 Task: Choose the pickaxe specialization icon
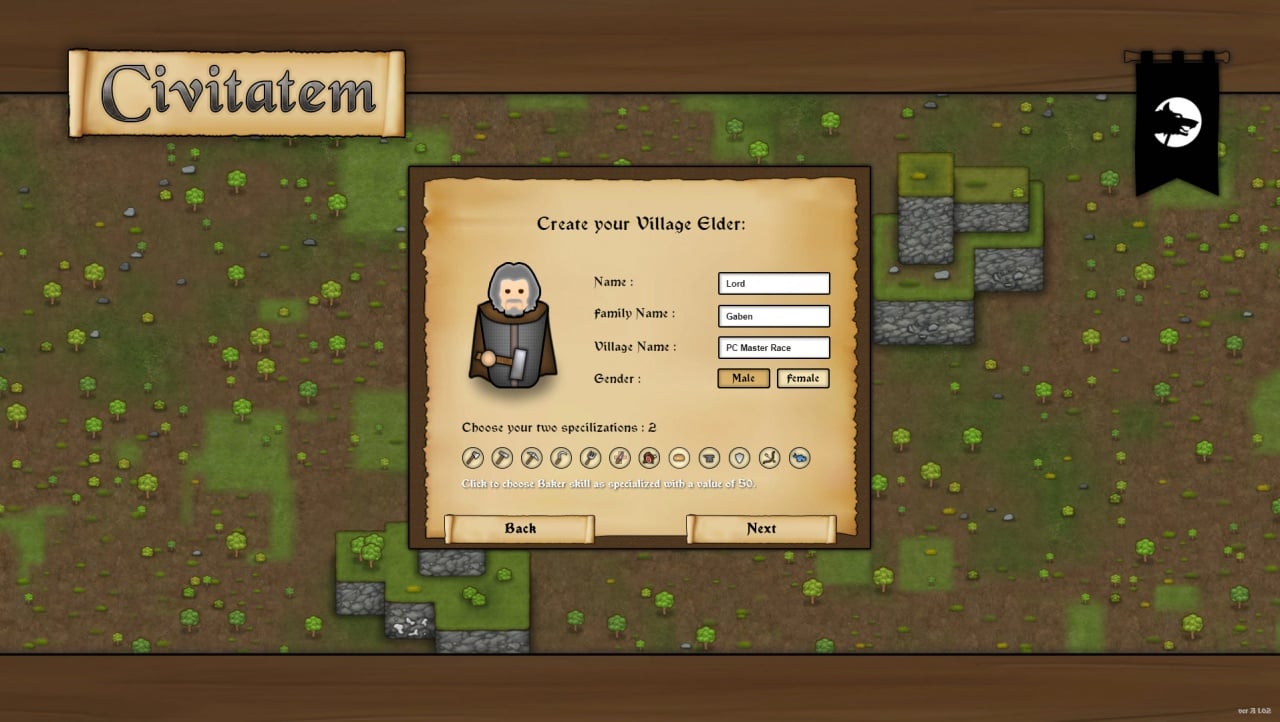coord(531,458)
